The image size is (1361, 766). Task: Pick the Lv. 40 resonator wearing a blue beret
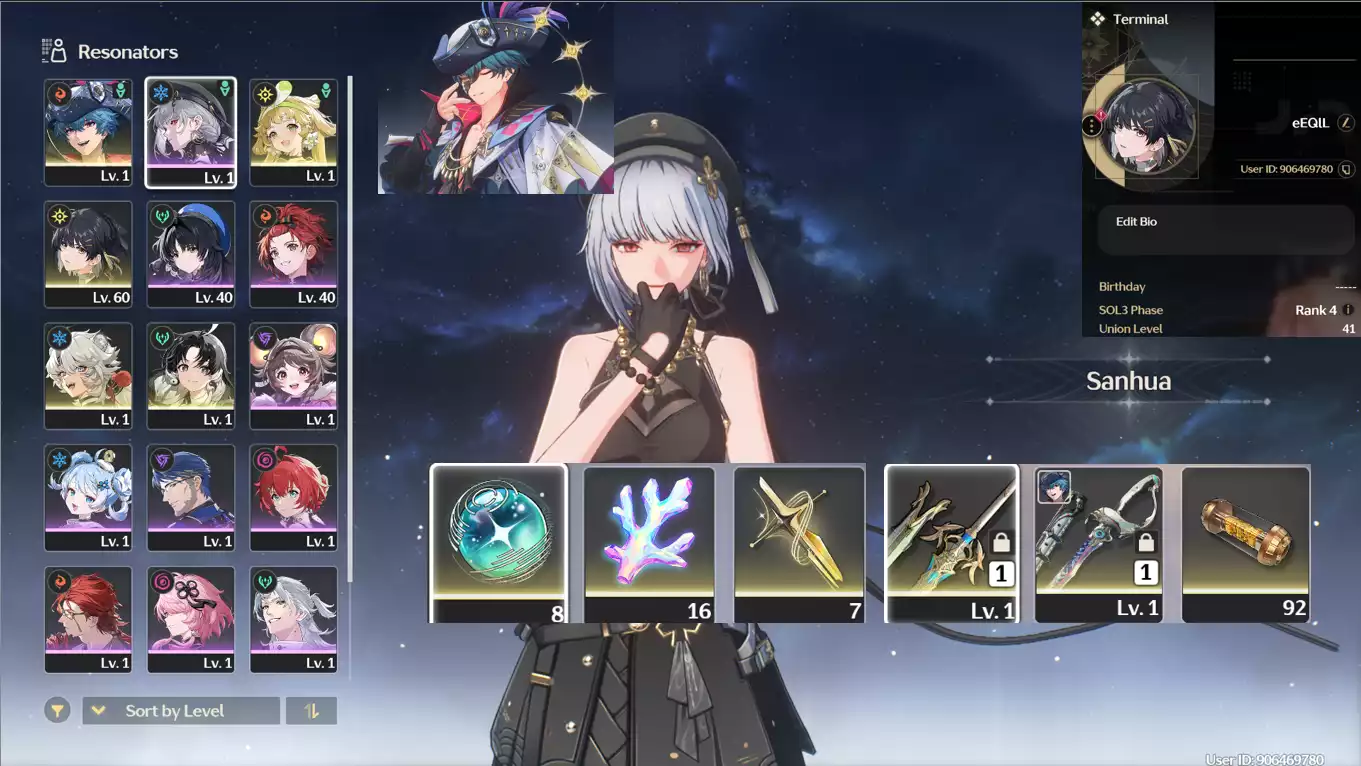click(191, 254)
